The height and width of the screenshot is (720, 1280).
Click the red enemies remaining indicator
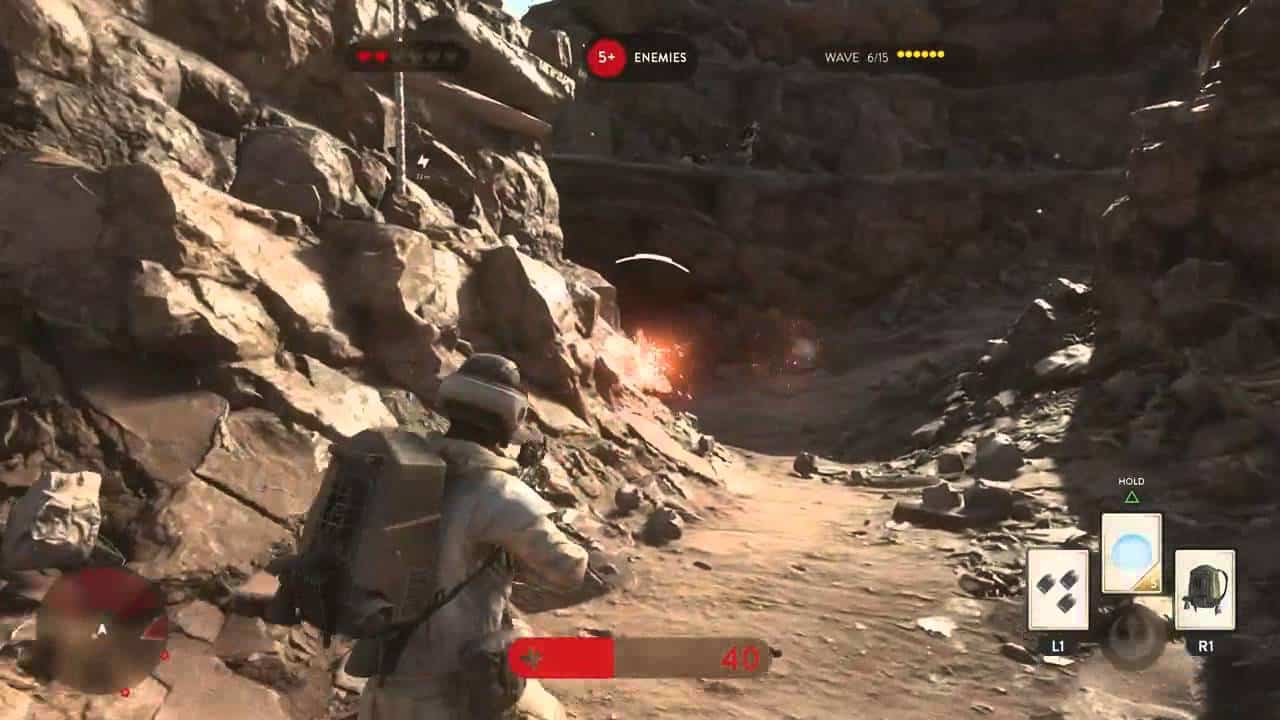606,58
